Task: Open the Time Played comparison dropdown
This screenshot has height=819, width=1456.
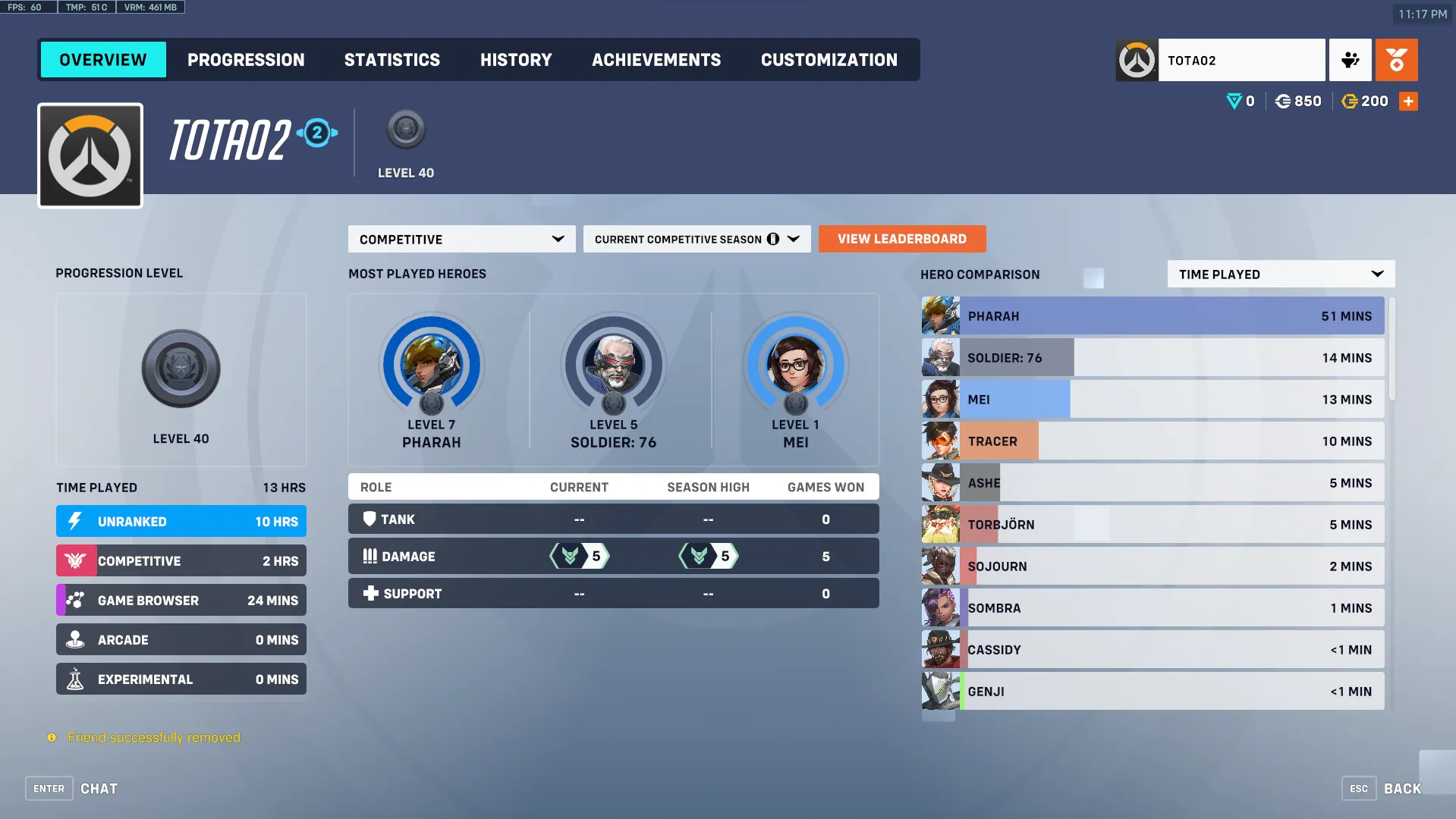Action: (x=1280, y=274)
